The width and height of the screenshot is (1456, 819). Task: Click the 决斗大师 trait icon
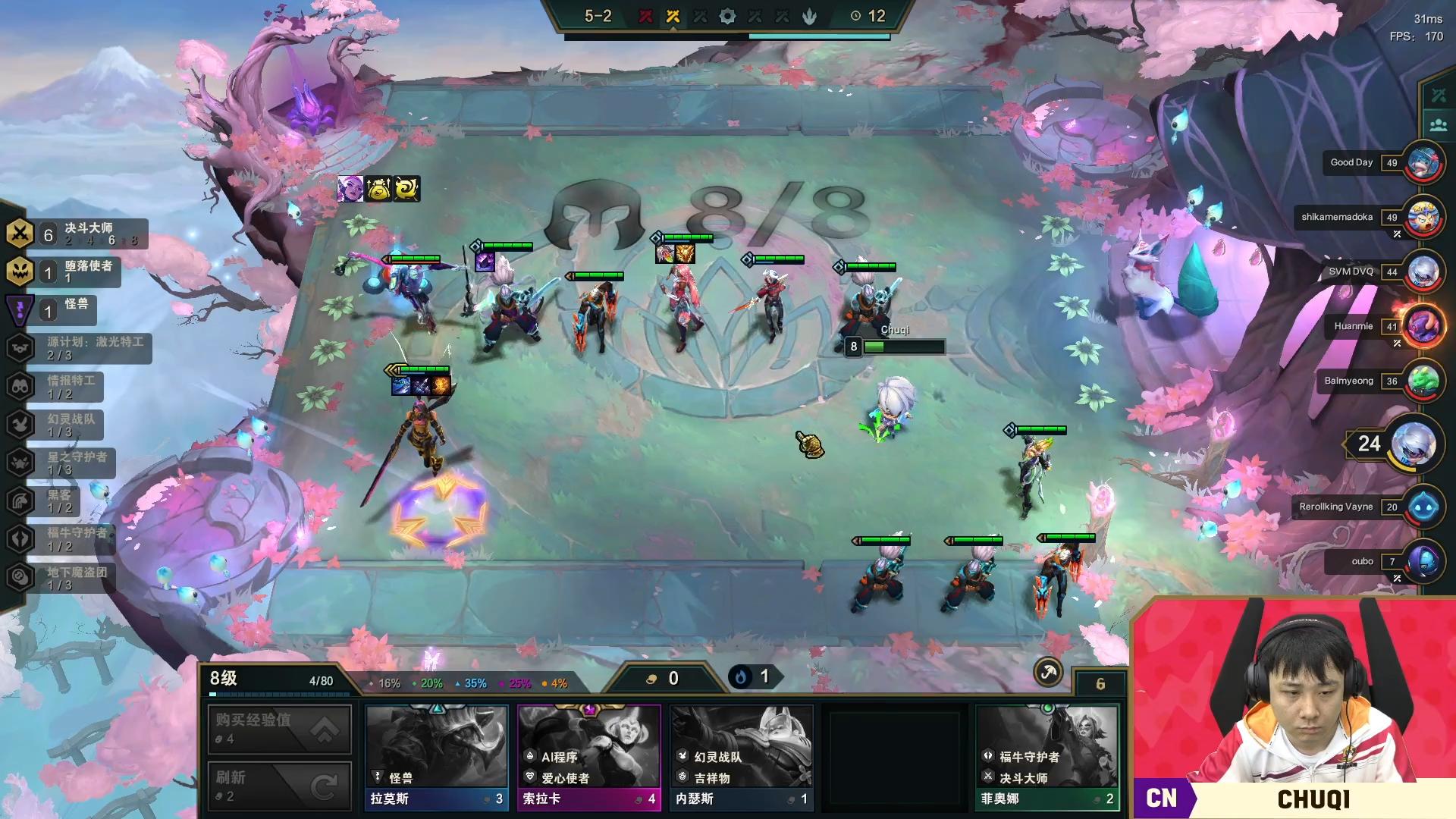pyautogui.click(x=19, y=234)
